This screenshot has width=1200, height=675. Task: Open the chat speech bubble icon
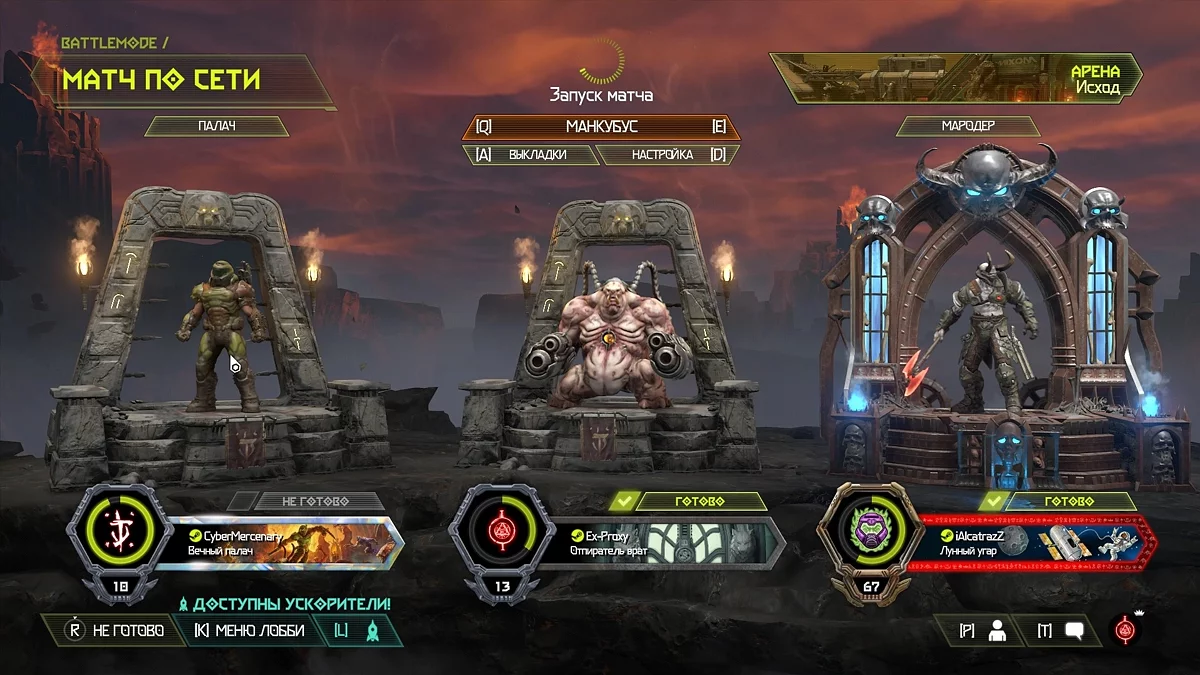coord(1061,630)
